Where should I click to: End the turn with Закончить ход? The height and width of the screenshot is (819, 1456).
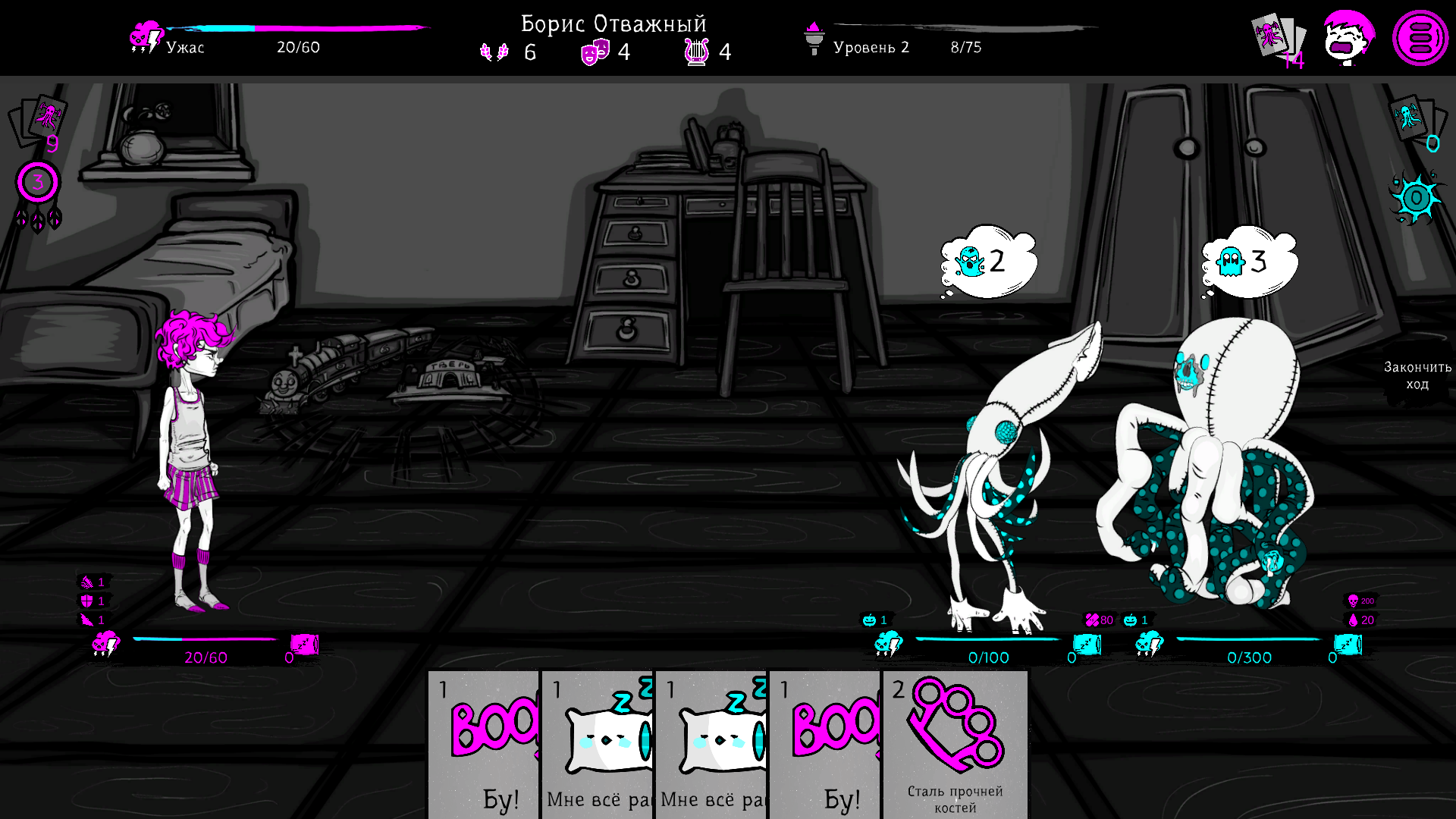pyautogui.click(x=1417, y=375)
